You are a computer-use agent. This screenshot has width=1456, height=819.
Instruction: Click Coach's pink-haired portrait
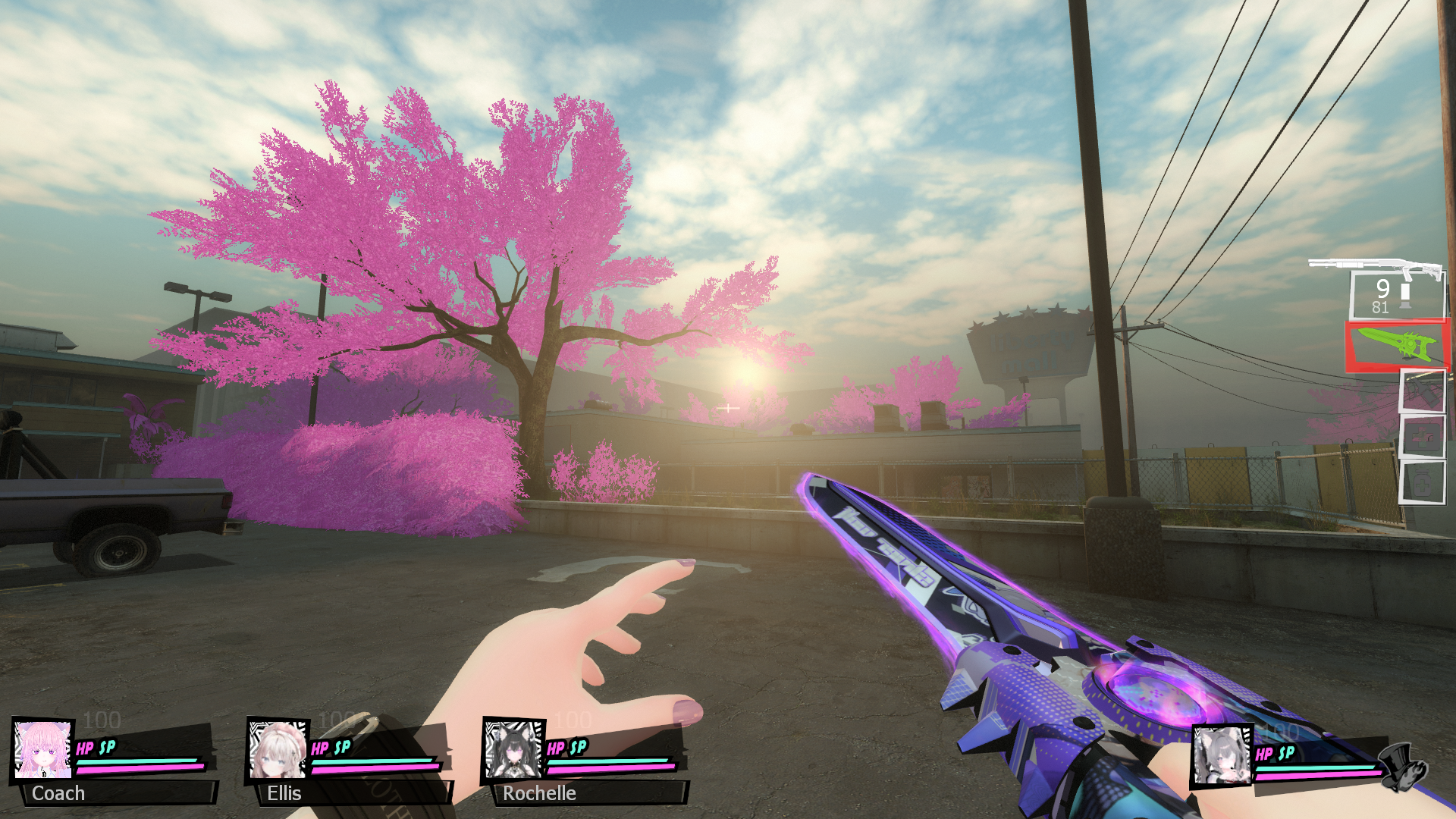click(x=43, y=750)
